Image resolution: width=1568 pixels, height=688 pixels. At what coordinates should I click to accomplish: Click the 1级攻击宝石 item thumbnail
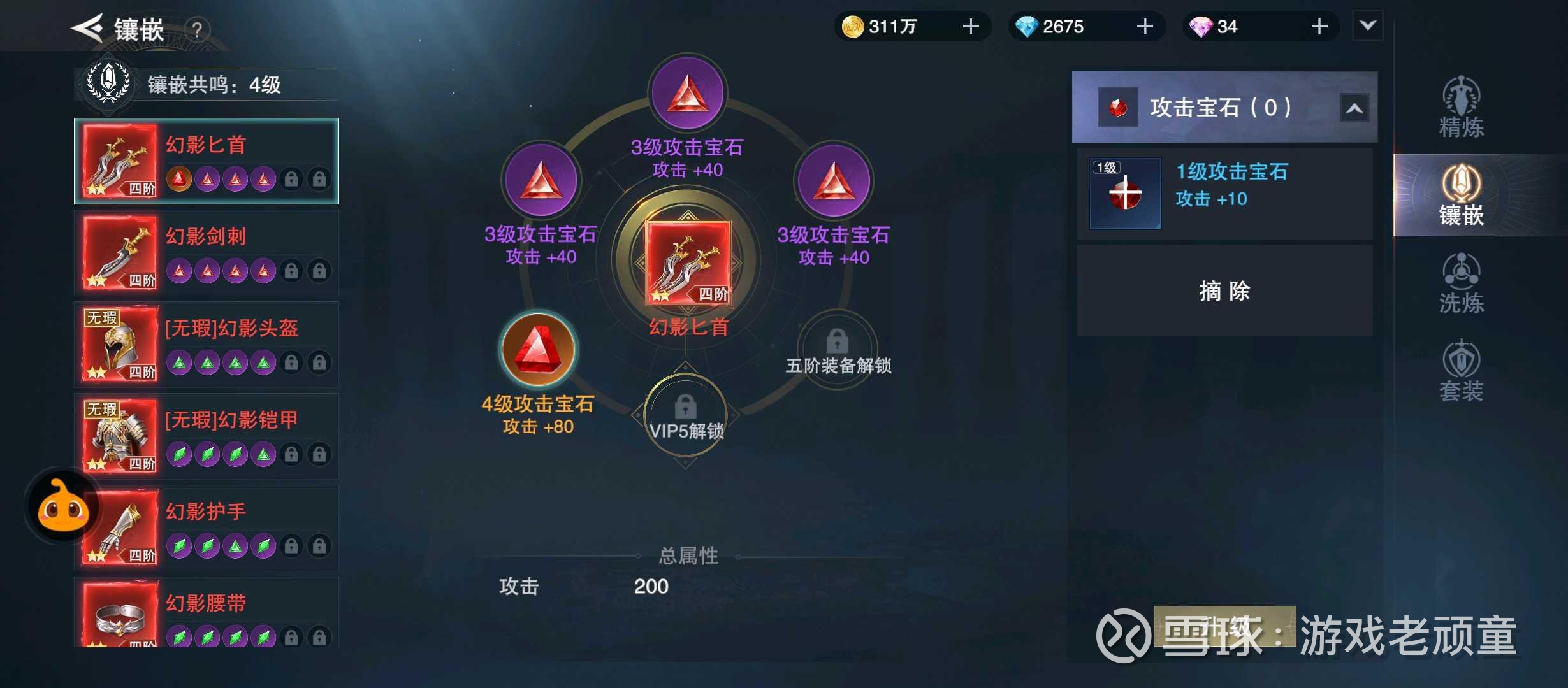click(x=1124, y=193)
